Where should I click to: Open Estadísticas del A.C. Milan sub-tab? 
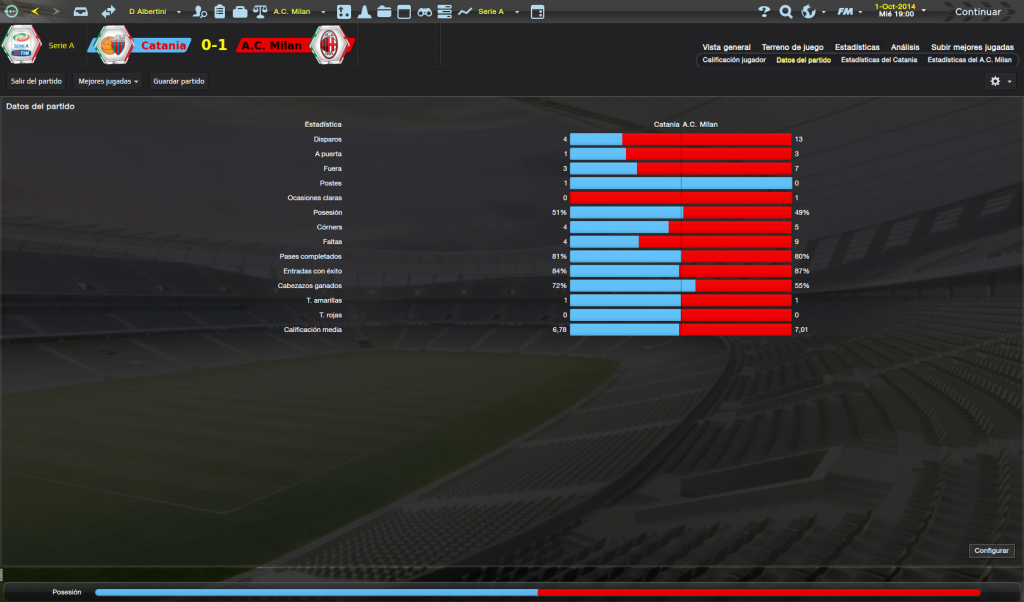pos(969,60)
